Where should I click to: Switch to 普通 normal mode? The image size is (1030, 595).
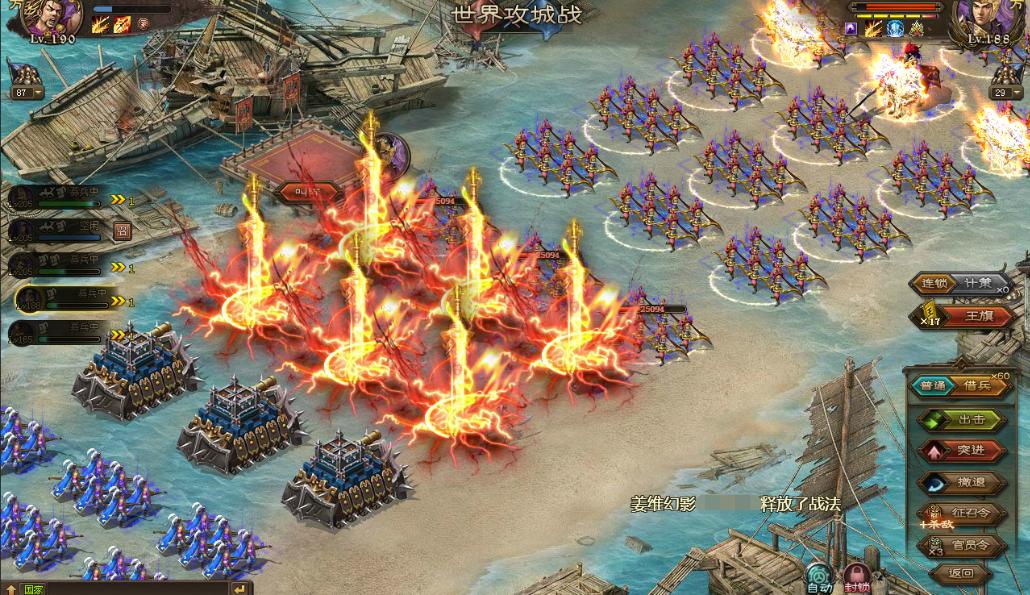pos(932,387)
